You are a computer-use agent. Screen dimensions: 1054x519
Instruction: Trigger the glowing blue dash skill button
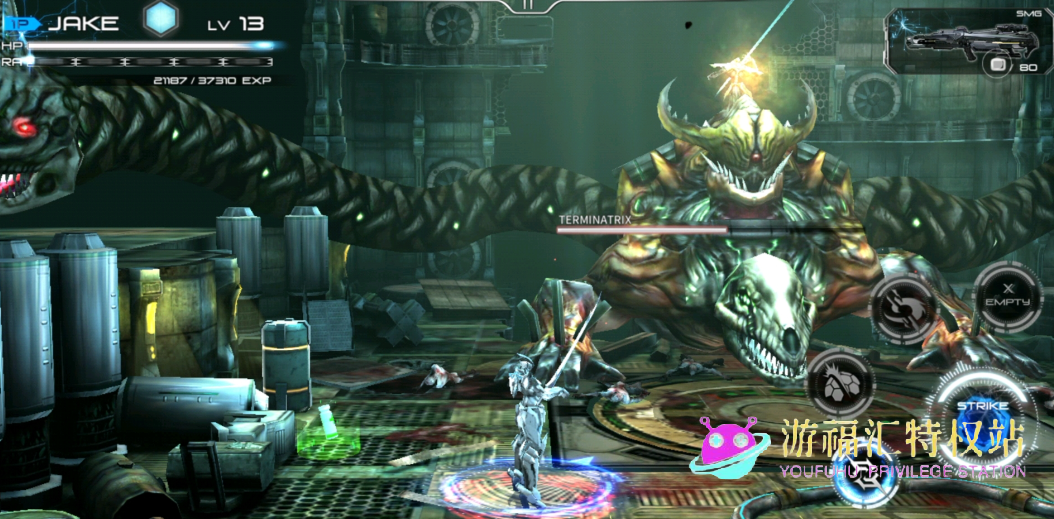865,477
